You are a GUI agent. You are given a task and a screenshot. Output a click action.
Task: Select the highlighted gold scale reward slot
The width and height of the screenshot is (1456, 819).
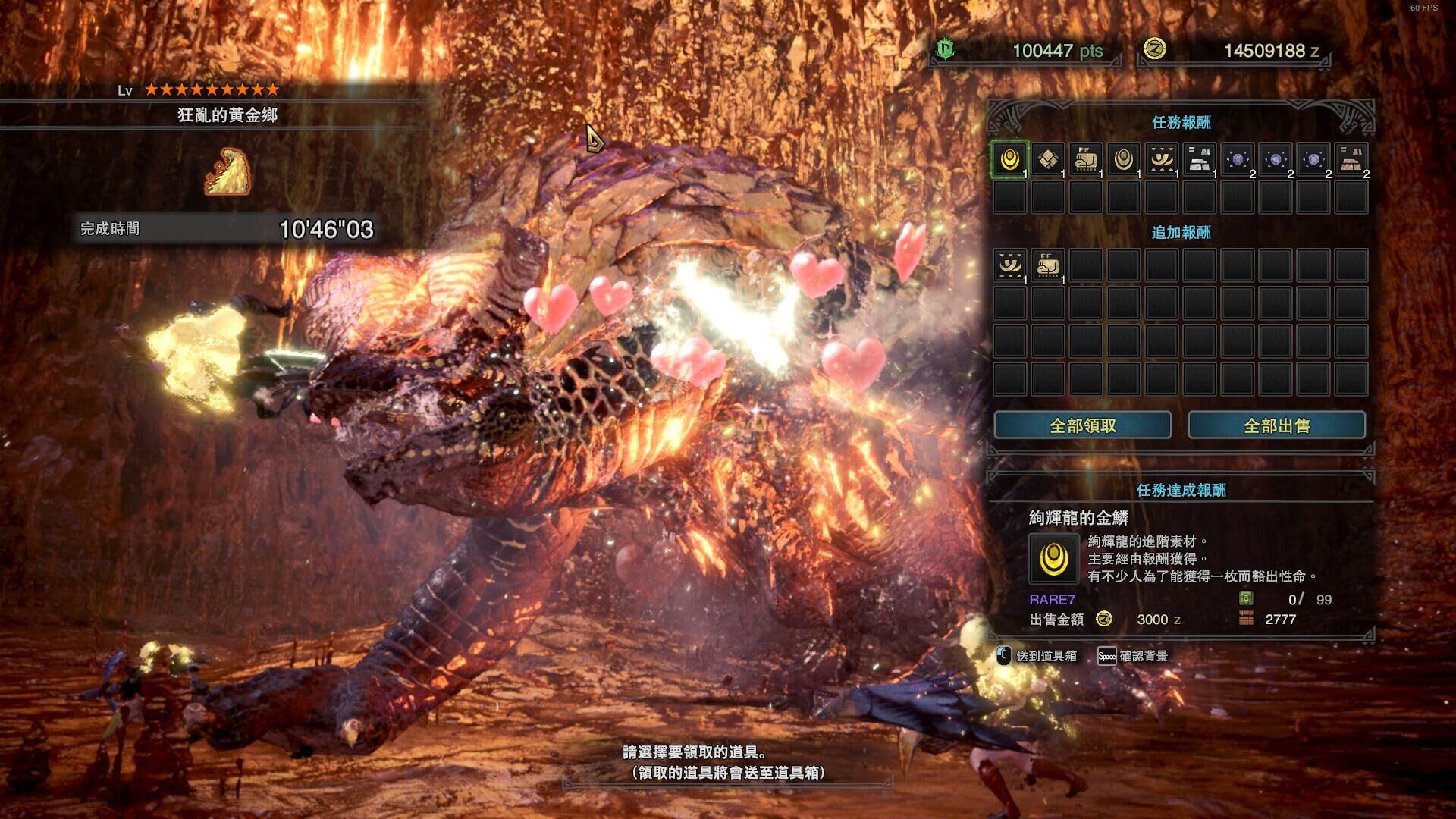click(x=1009, y=159)
